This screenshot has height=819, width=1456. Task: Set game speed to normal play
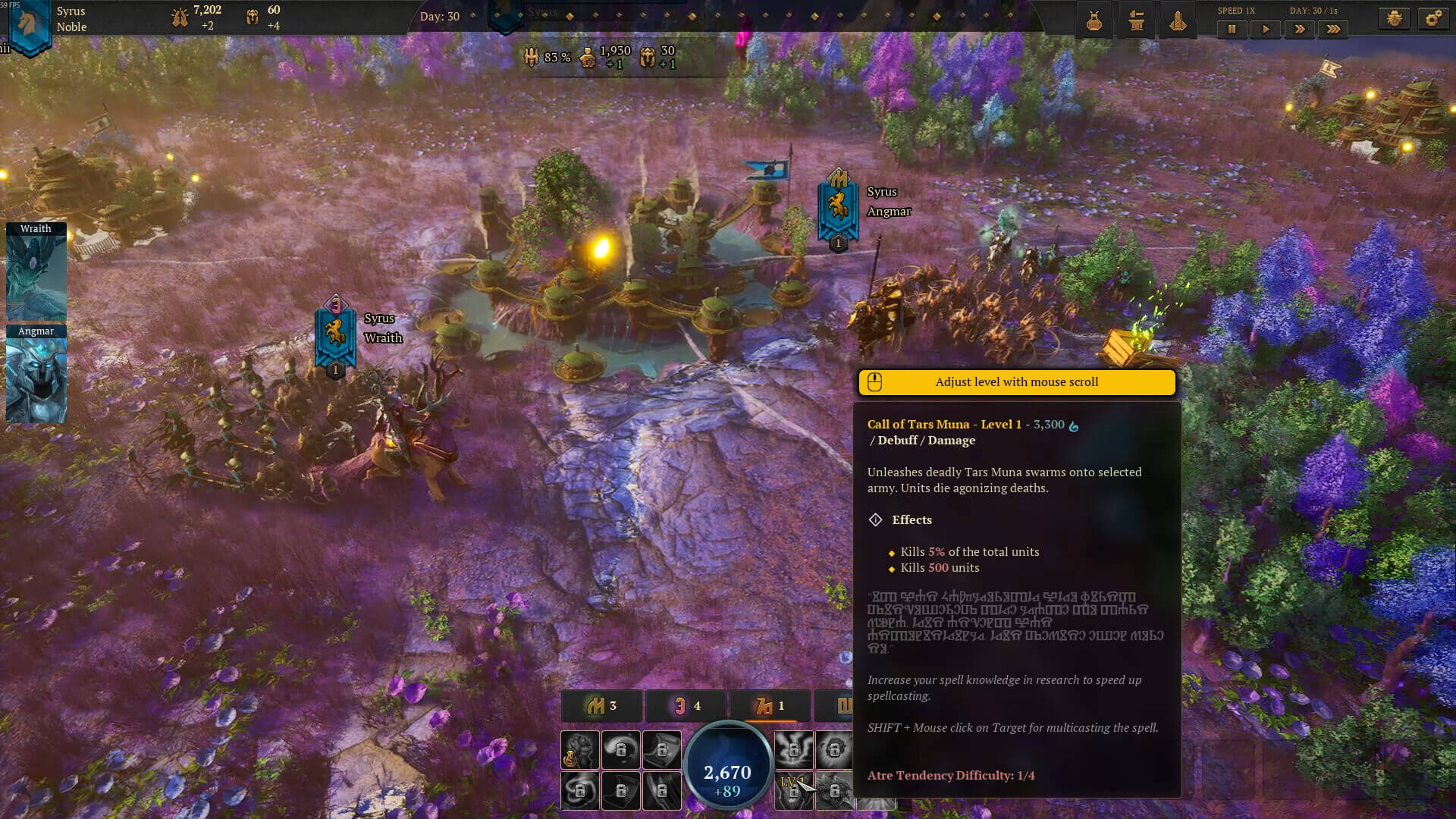click(1266, 29)
